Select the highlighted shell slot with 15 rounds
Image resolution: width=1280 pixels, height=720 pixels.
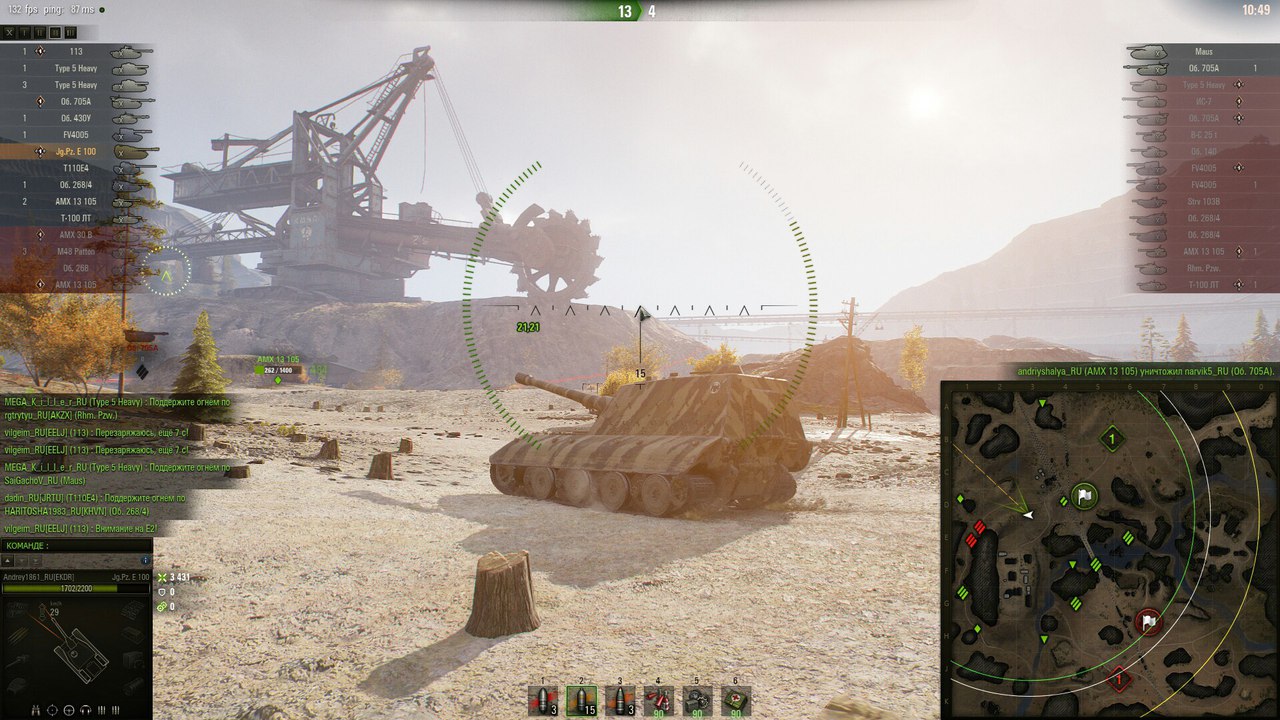[581, 700]
